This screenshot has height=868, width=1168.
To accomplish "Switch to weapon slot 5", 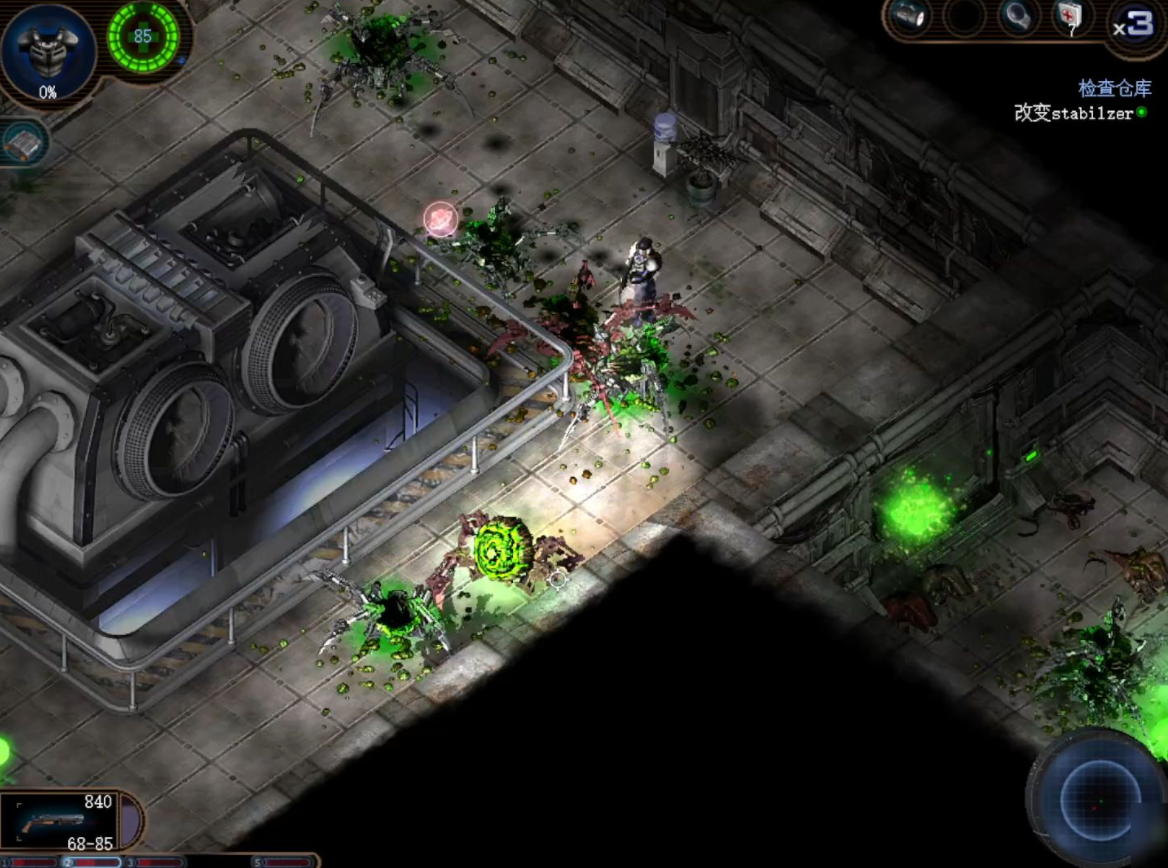I will tap(284, 861).
